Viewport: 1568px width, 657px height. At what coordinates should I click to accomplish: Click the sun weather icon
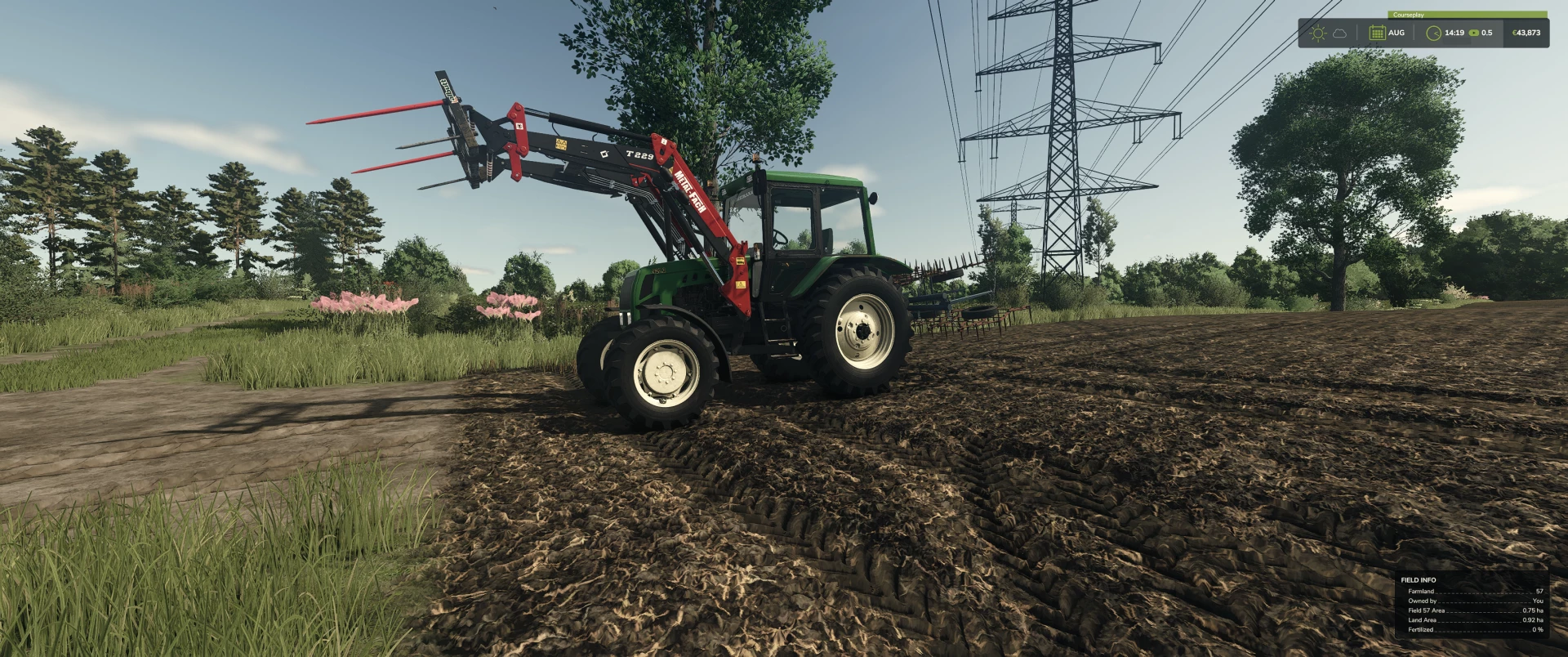pos(1318,34)
